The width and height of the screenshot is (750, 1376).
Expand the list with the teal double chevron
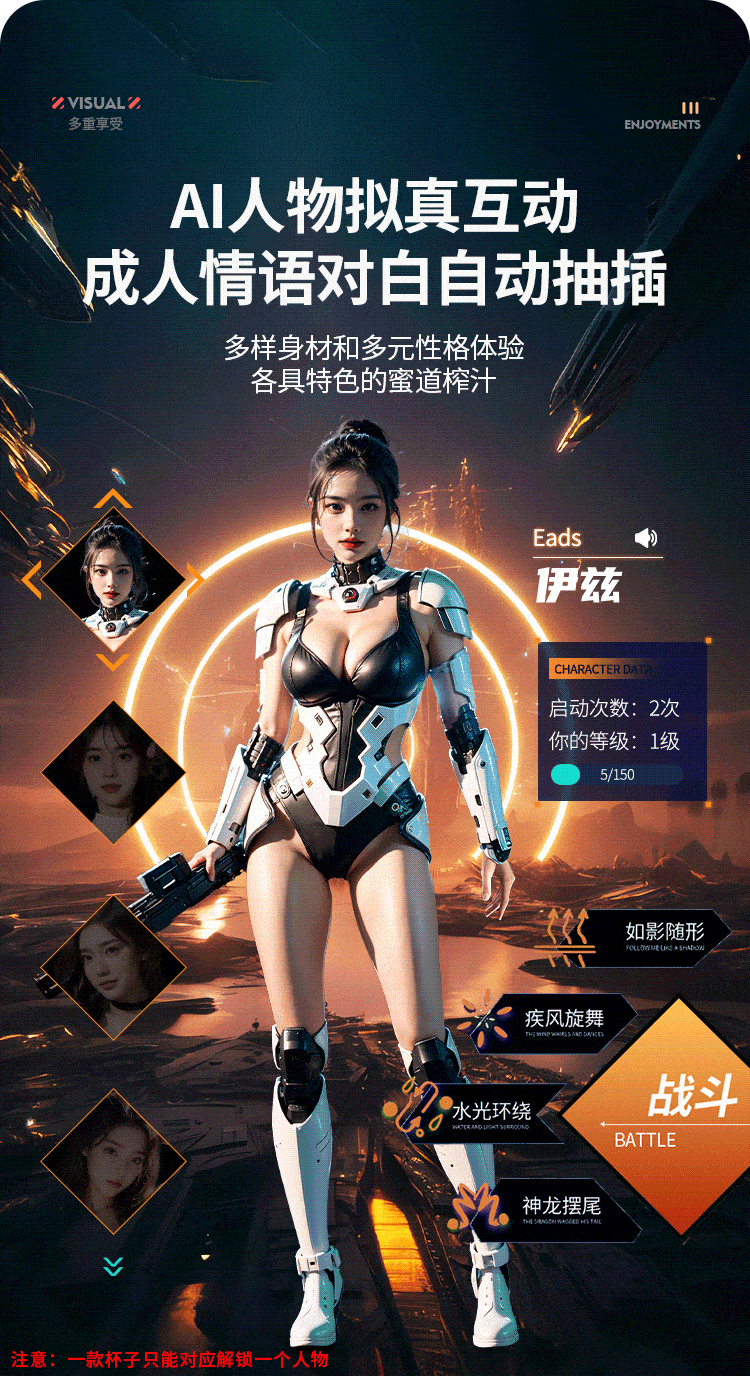pos(113,1266)
